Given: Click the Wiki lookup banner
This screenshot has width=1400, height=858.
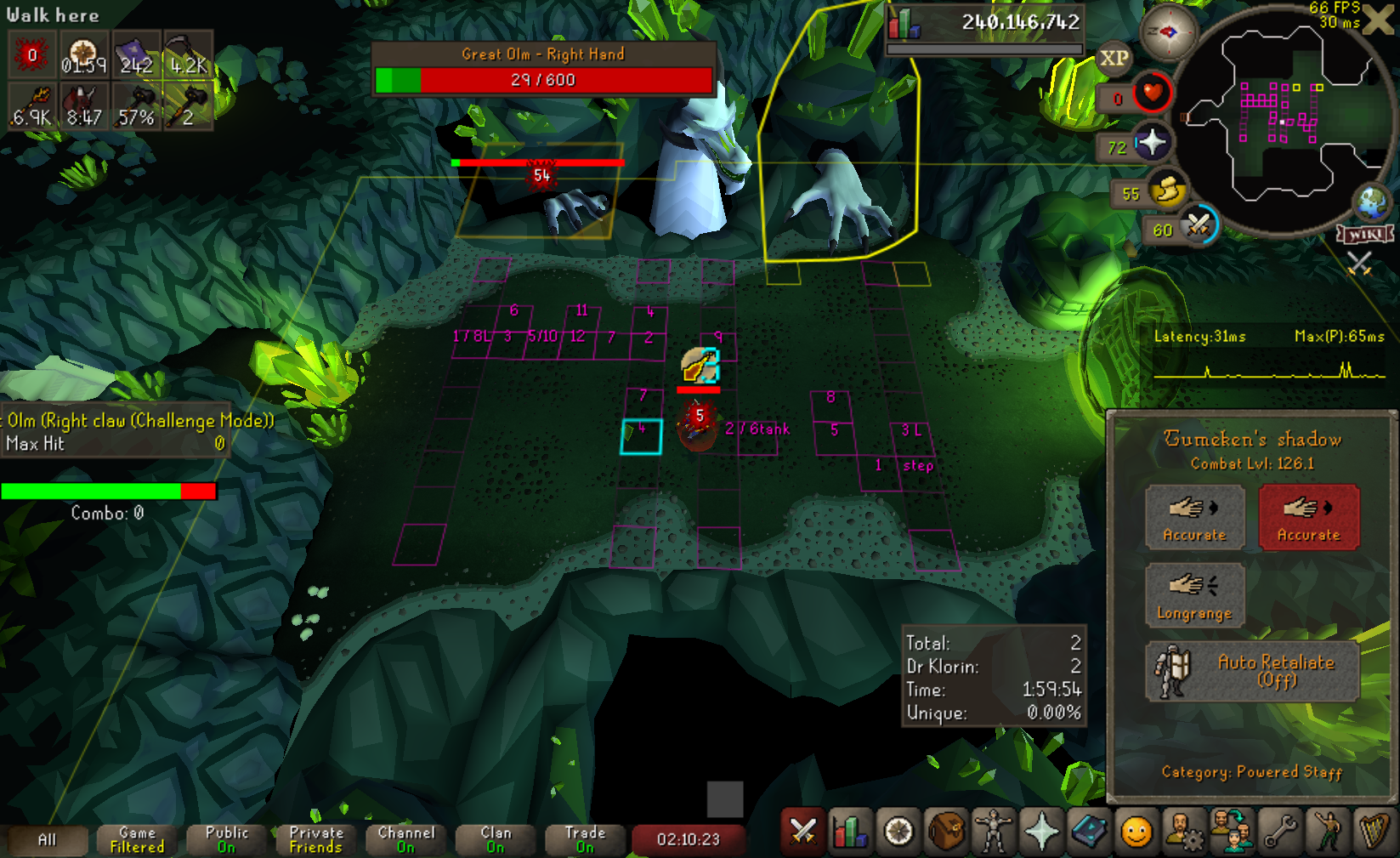Looking at the screenshot, I should pos(1365,234).
